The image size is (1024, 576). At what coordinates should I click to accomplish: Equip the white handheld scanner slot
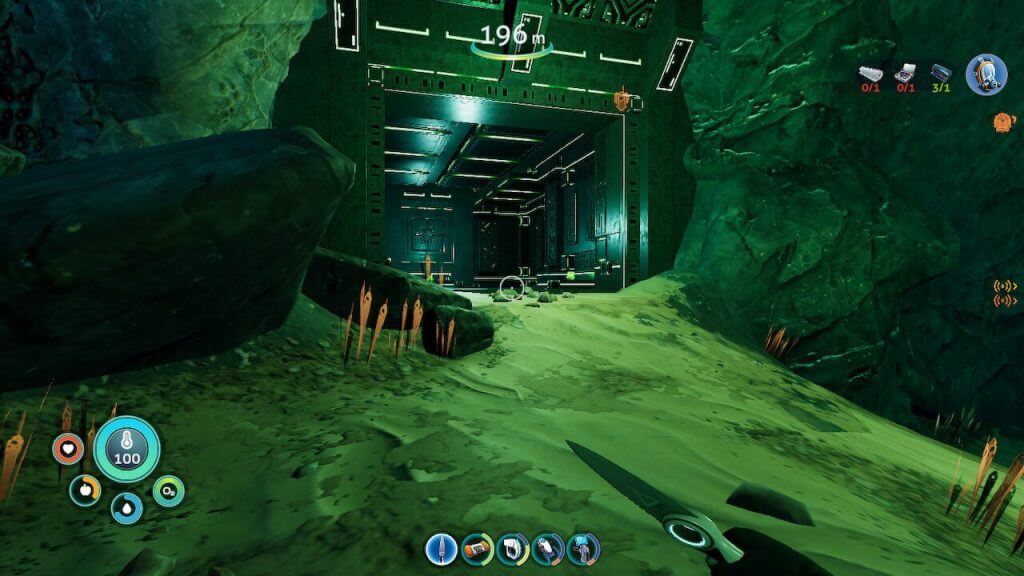click(512, 548)
